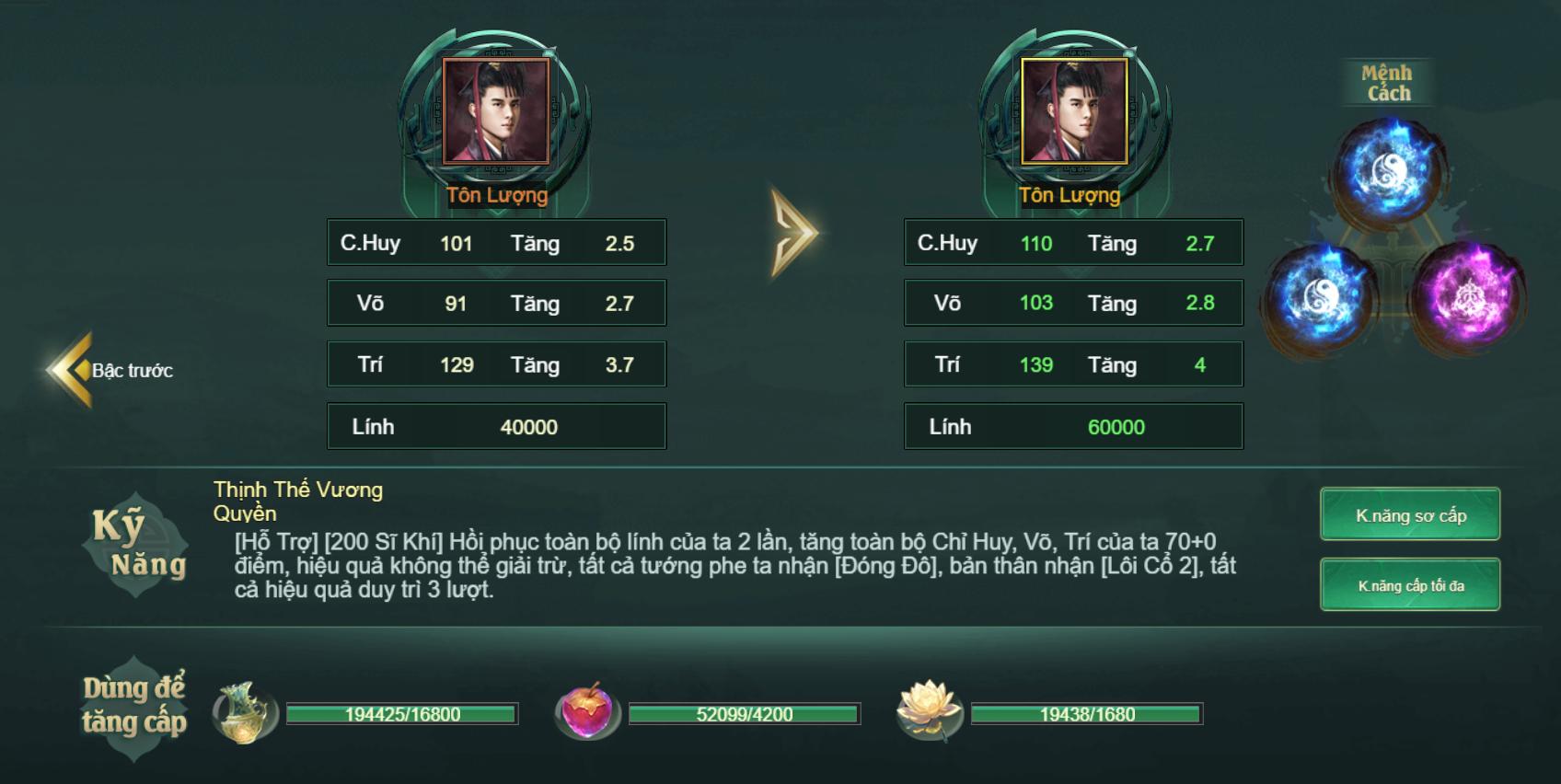This screenshot has height=784, width=1561.
Task: Pick the purple flame destiny orb
Action: click(1465, 296)
